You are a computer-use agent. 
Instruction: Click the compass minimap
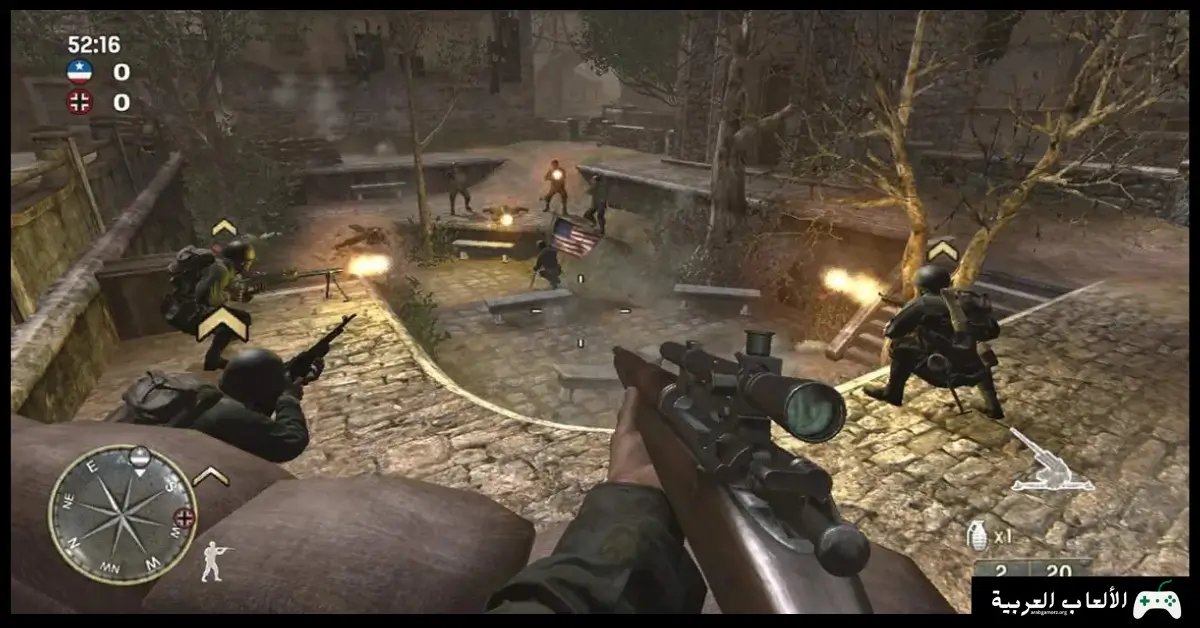[122, 513]
